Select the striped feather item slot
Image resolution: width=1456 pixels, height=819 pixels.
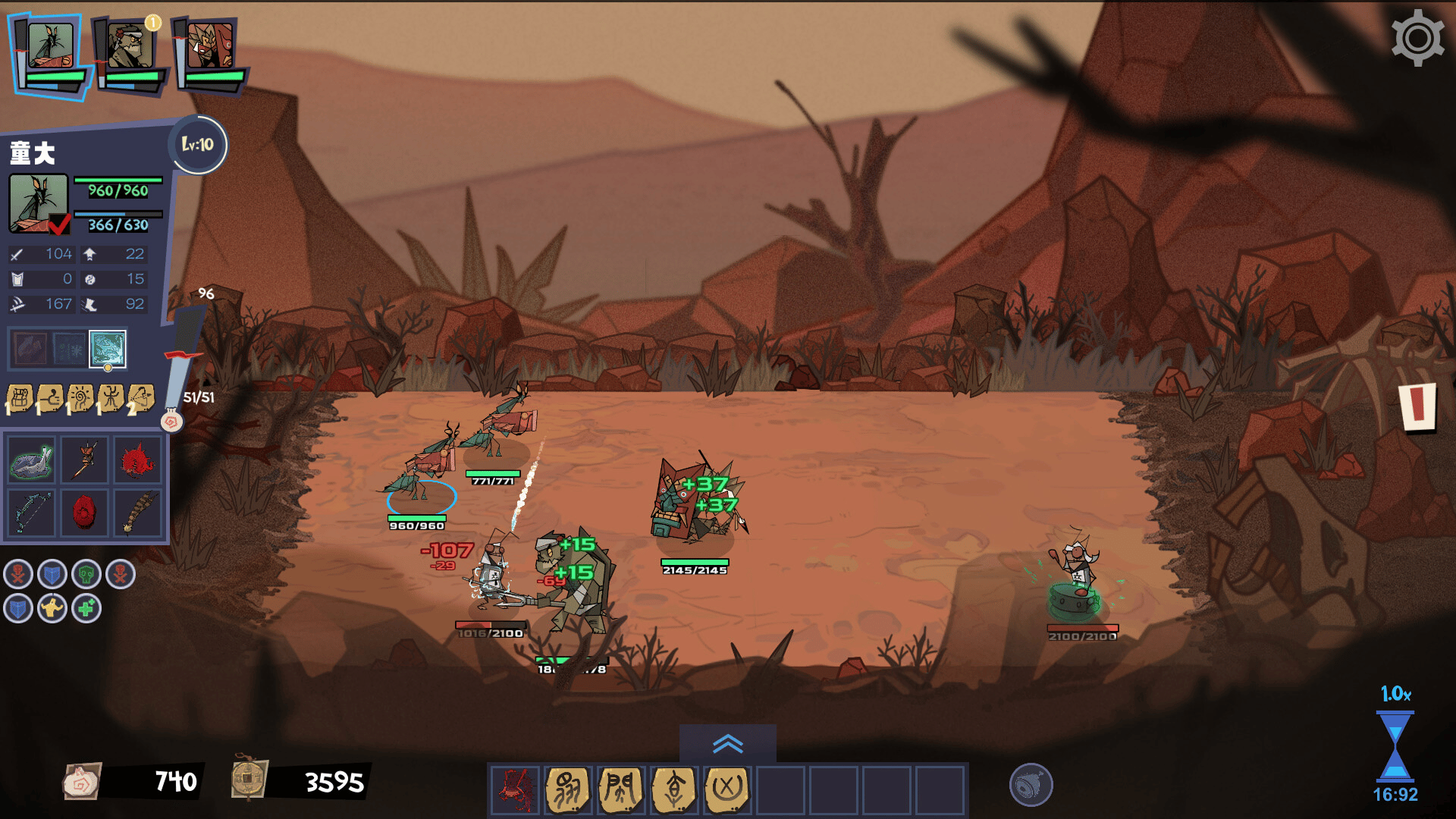137,513
